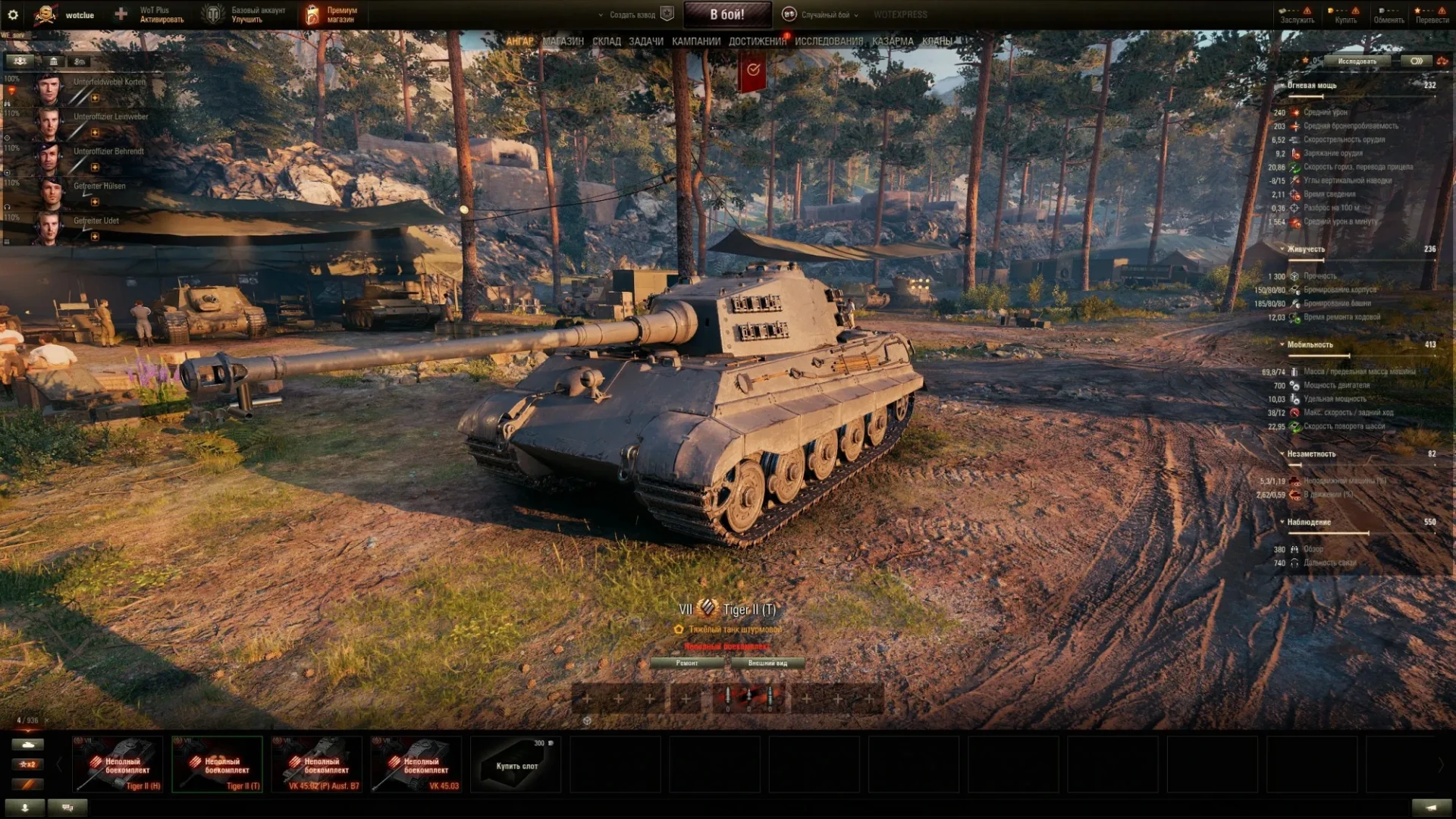The height and width of the screenshot is (819, 1456).
Task: Click the Ремонт button
Action: coord(687,663)
